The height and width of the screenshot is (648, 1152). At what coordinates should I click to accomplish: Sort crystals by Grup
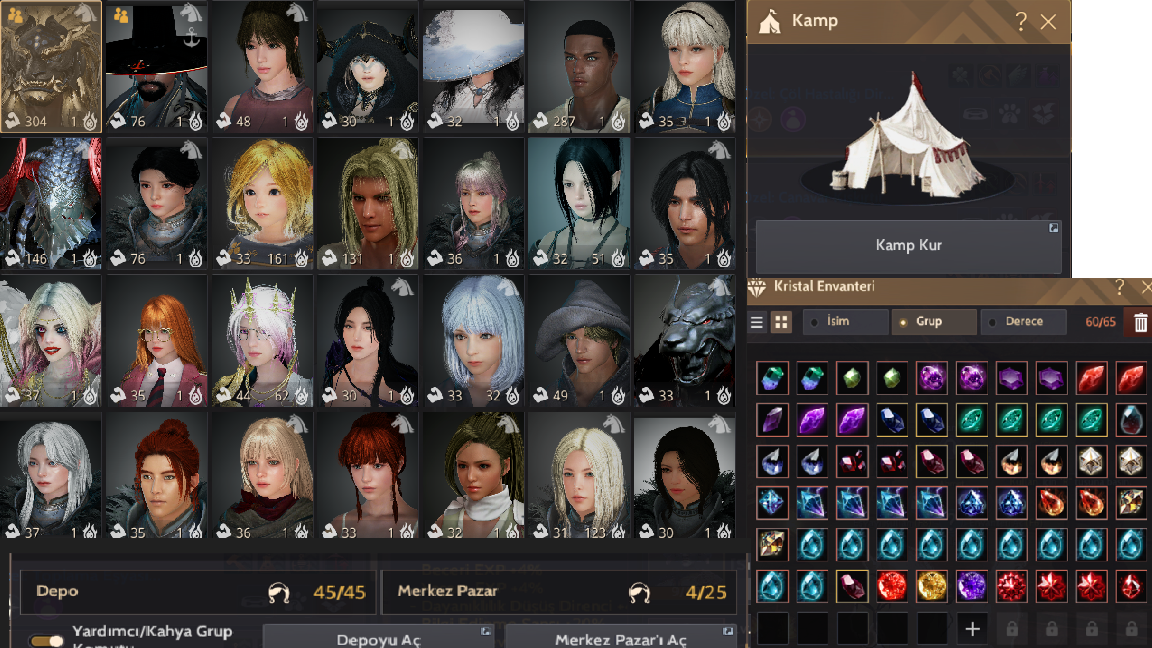coord(934,322)
